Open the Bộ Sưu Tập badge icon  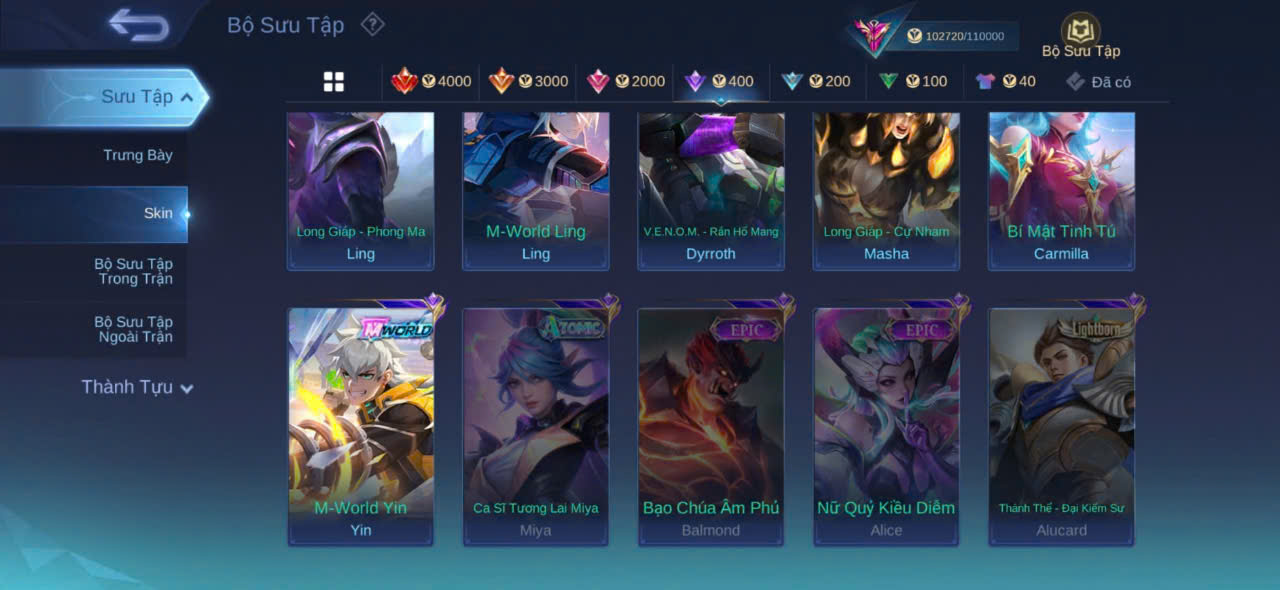(1080, 32)
